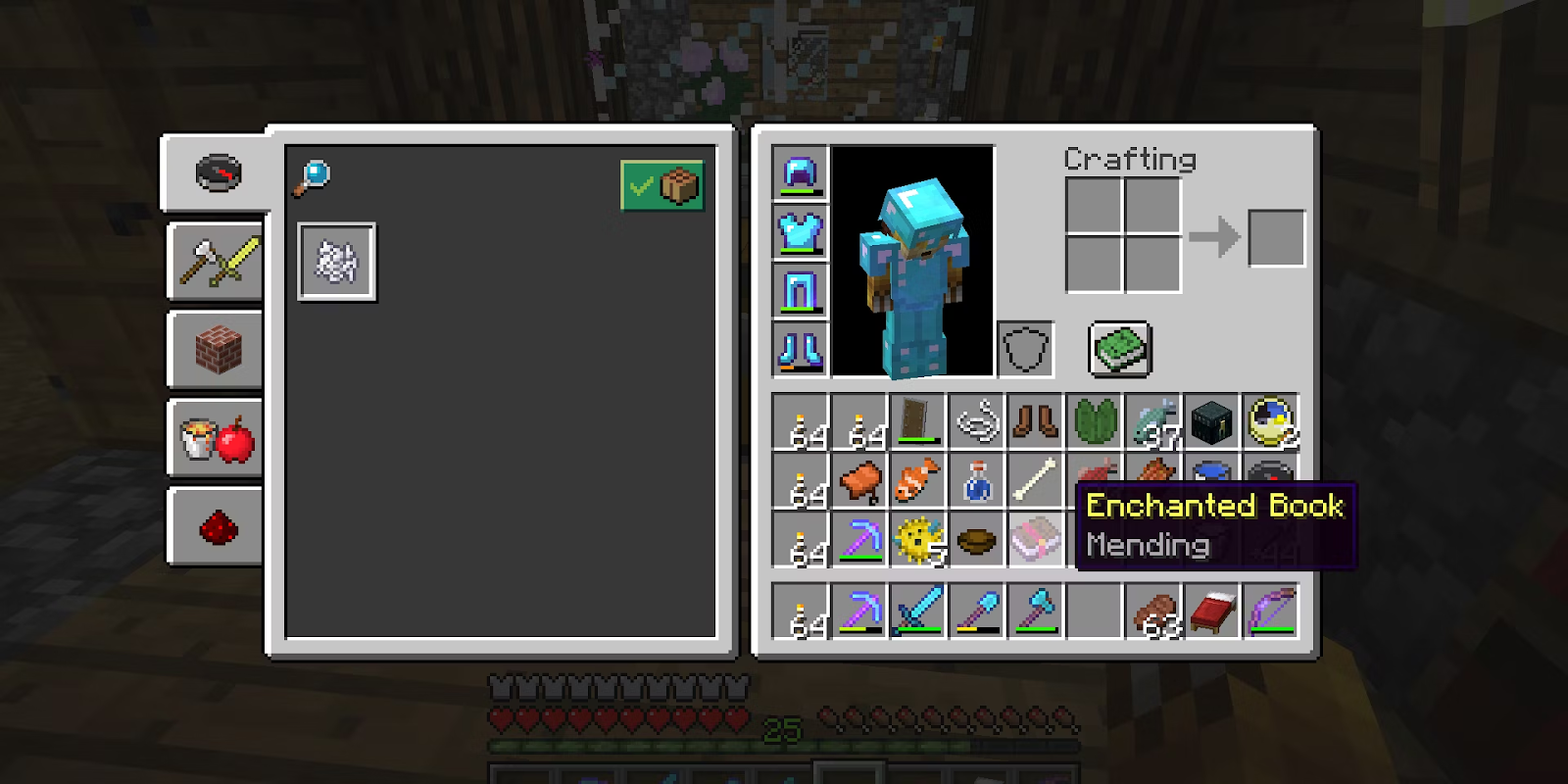Pick up the bone item
Image resolution: width=1568 pixels, height=784 pixels.
pos(1036,481)
